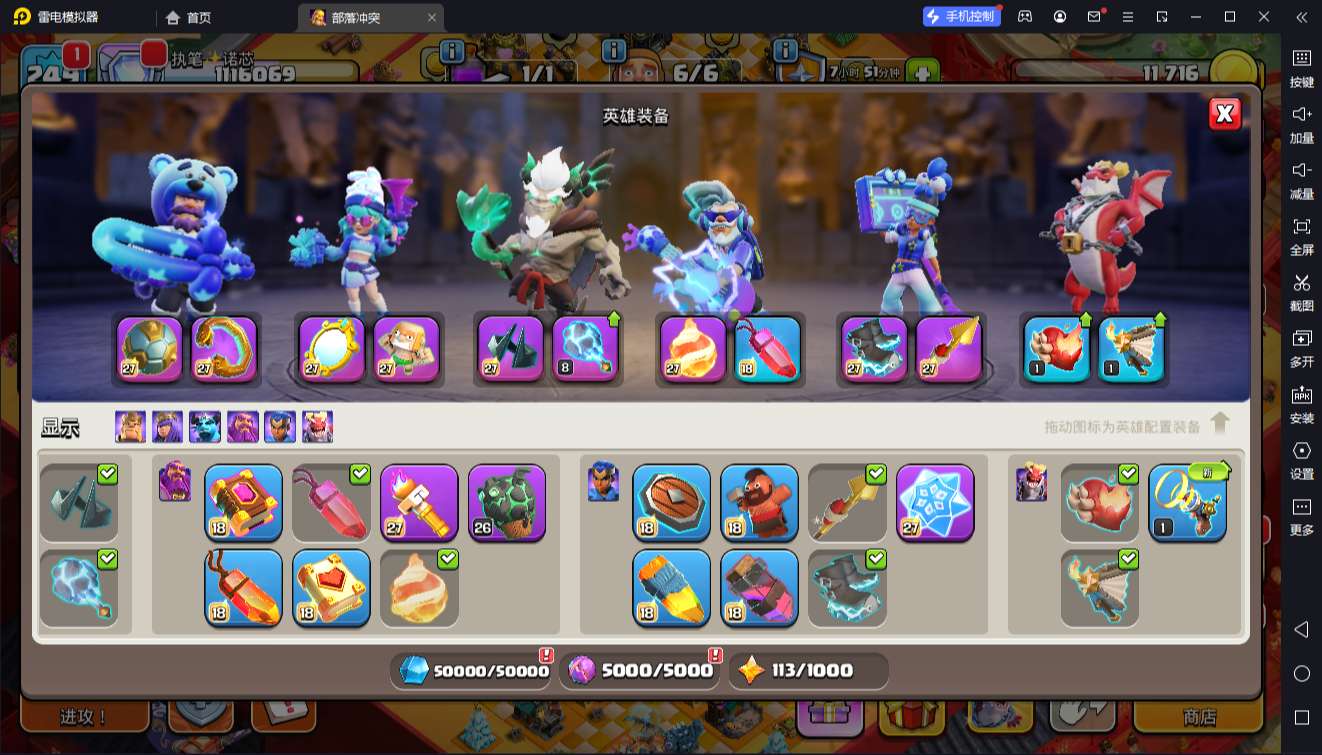Choose the new golden rings equipment
Screen dimensions: 1322x755
[1187, 503]
